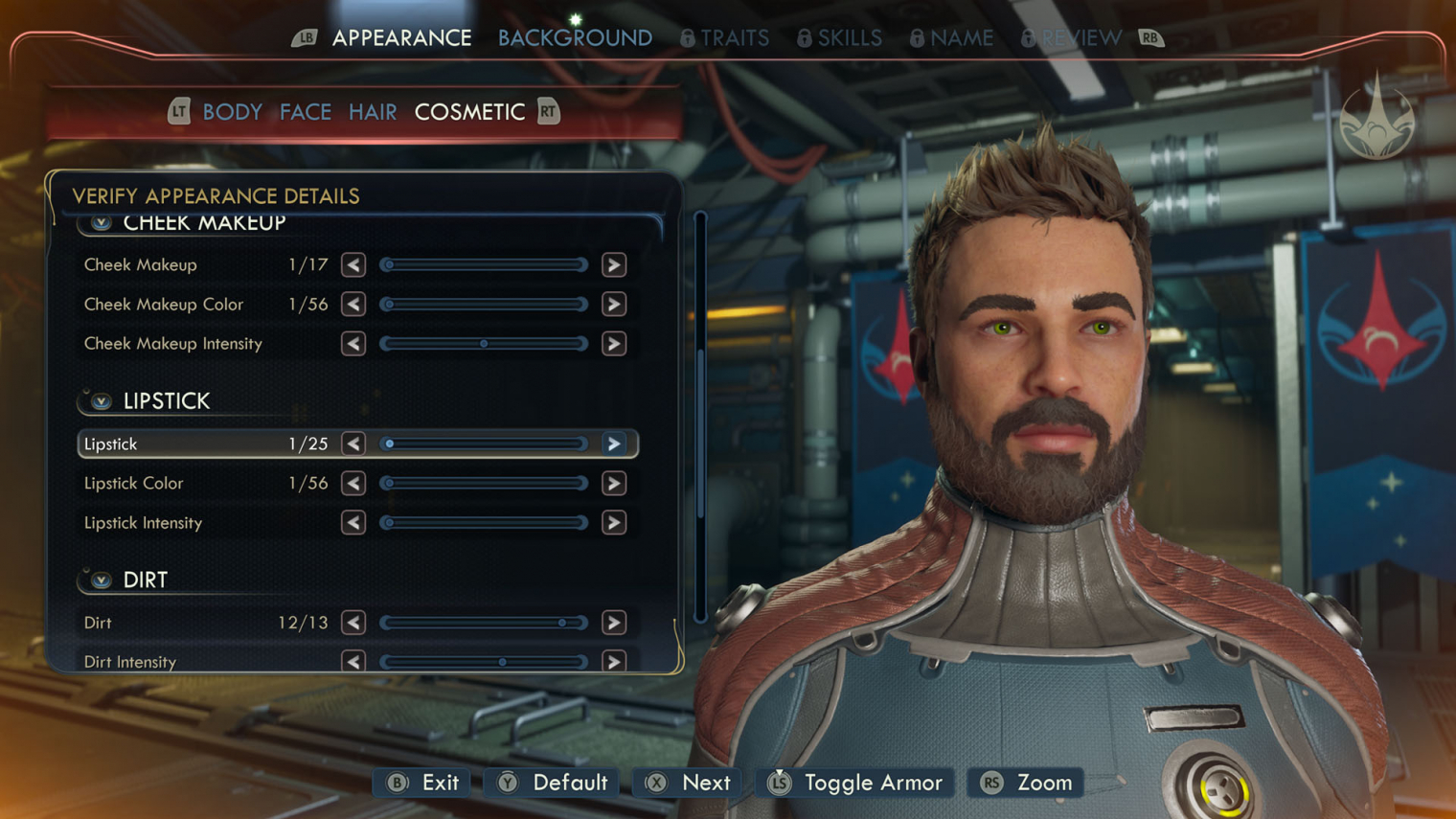The image size is (1456, 819).
Task: Click the Exit button
Action: (x=423, y=783)
